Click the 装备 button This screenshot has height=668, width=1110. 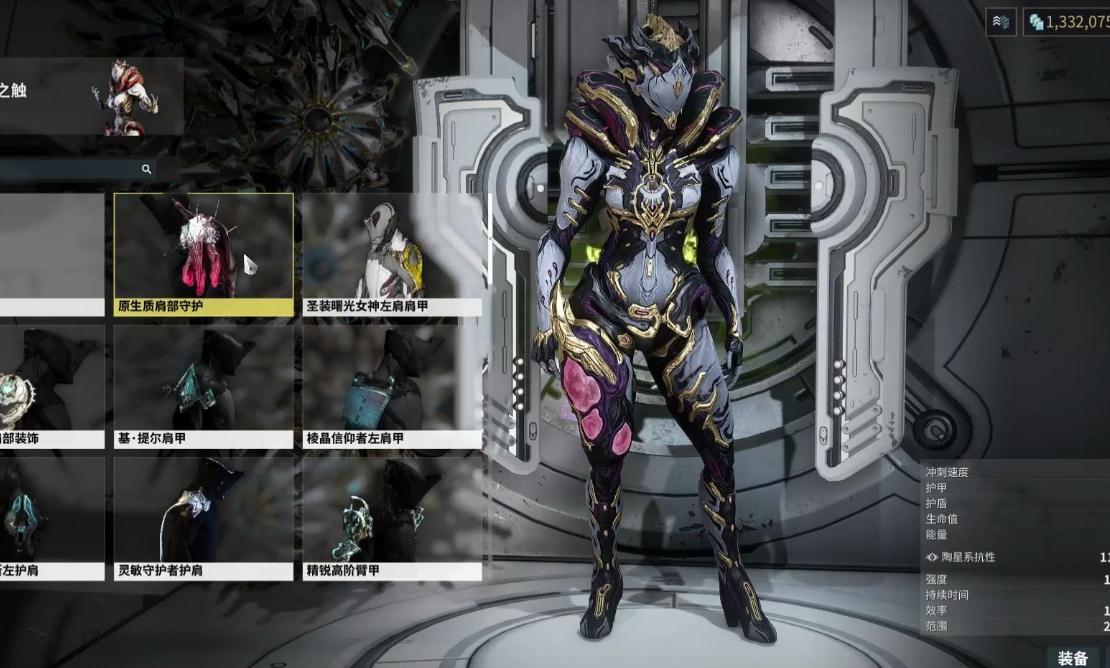[1073, 657]
